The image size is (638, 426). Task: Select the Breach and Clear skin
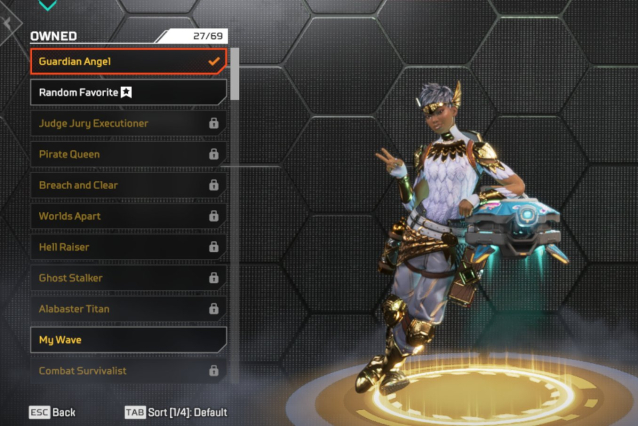coord(128,185)
